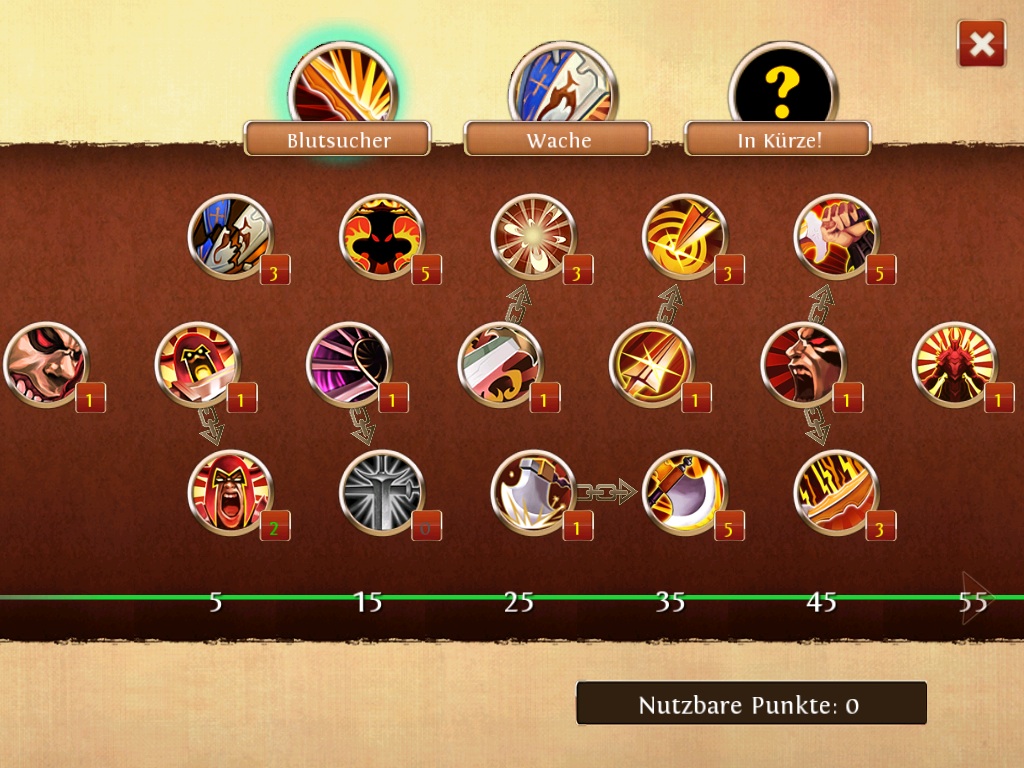Choose the shouting warrior face skill

803,364
